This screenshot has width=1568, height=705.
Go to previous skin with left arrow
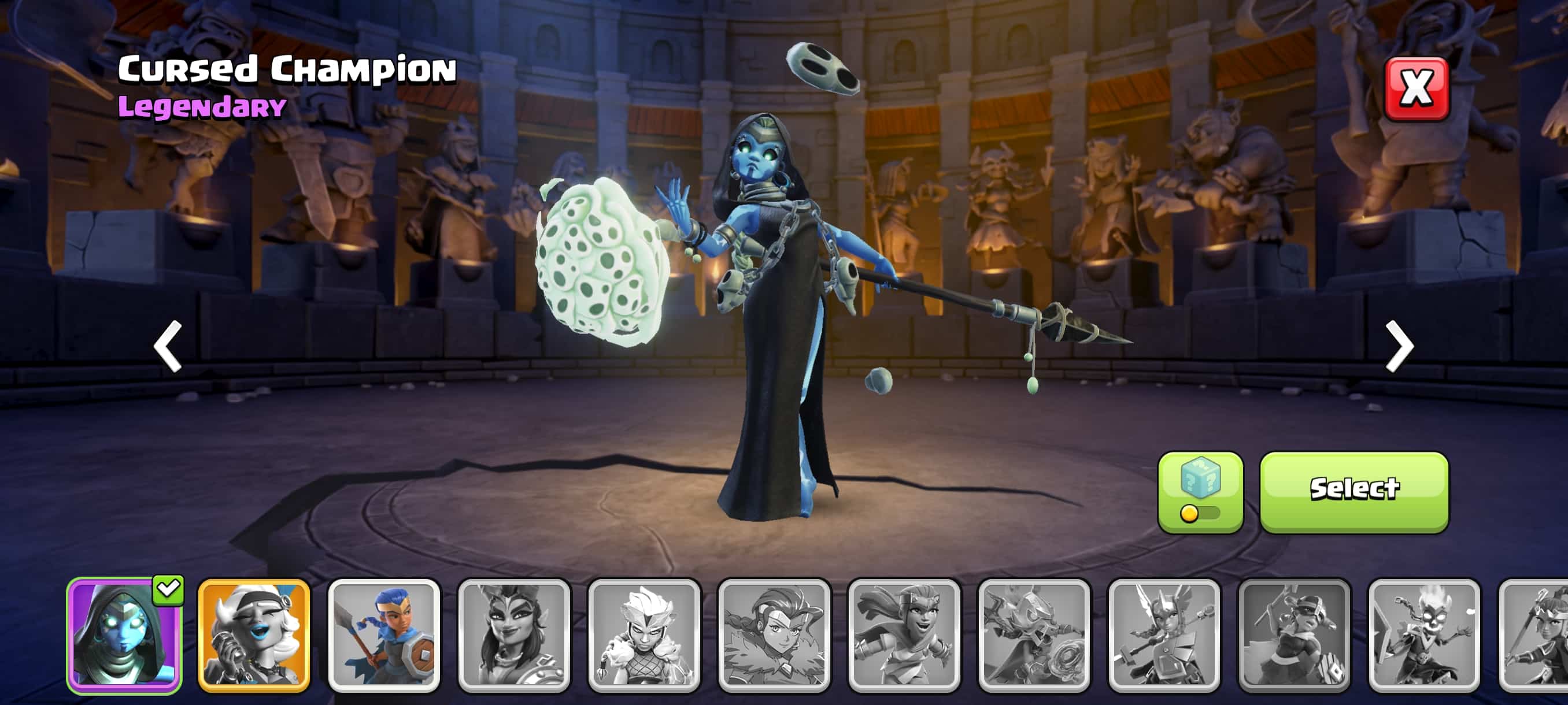point(168,346)
